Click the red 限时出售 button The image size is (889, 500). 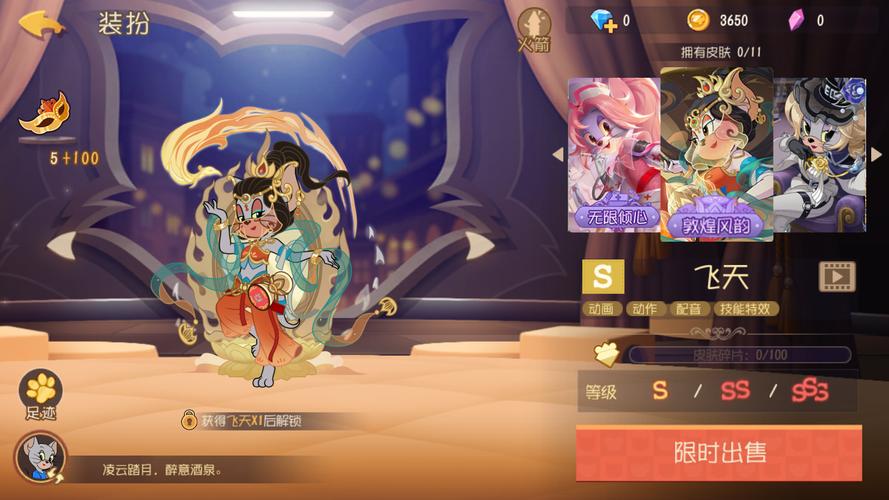point(718,452)
